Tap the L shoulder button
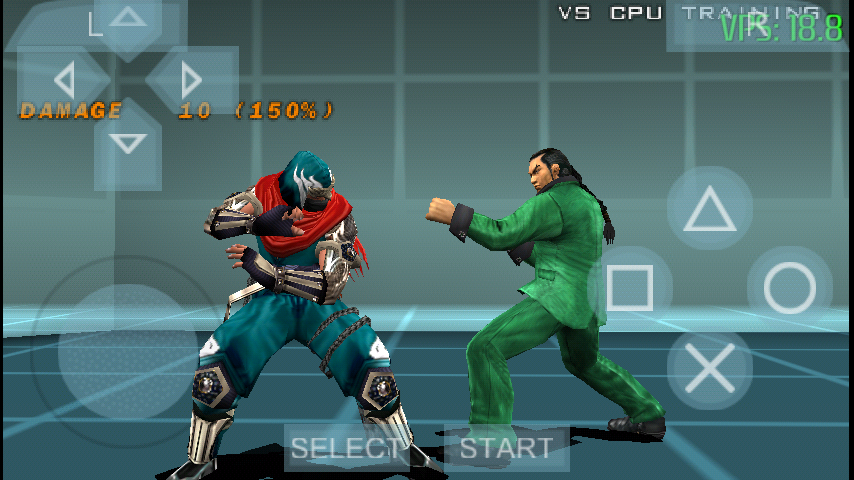The image size is (854, 480). (x=95, y=24)
